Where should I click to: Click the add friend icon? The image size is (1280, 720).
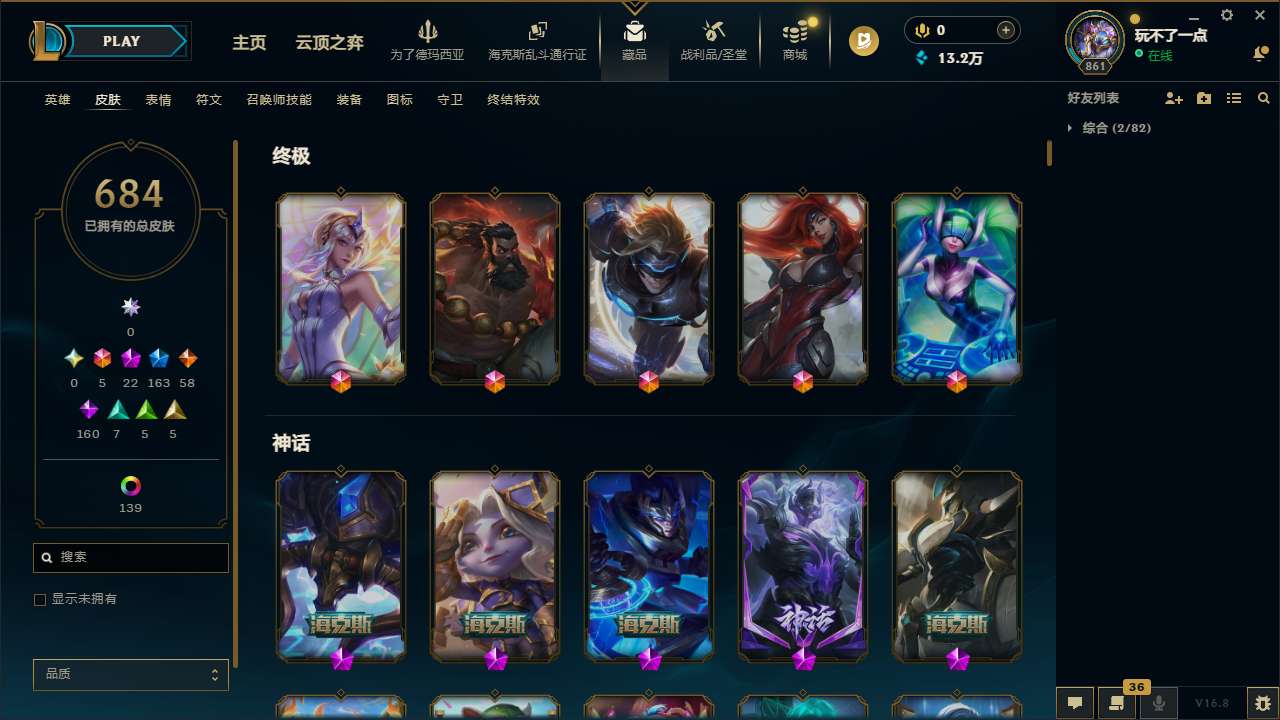coord(1172,98)
